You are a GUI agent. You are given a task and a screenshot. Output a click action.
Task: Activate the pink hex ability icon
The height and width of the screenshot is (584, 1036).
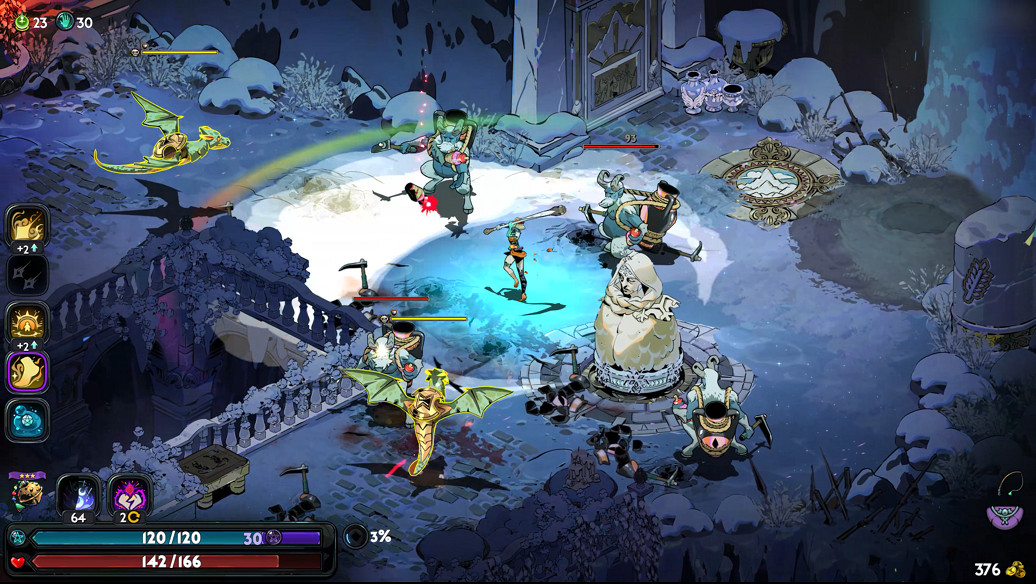pyautogui.click(x=130, y=494)
